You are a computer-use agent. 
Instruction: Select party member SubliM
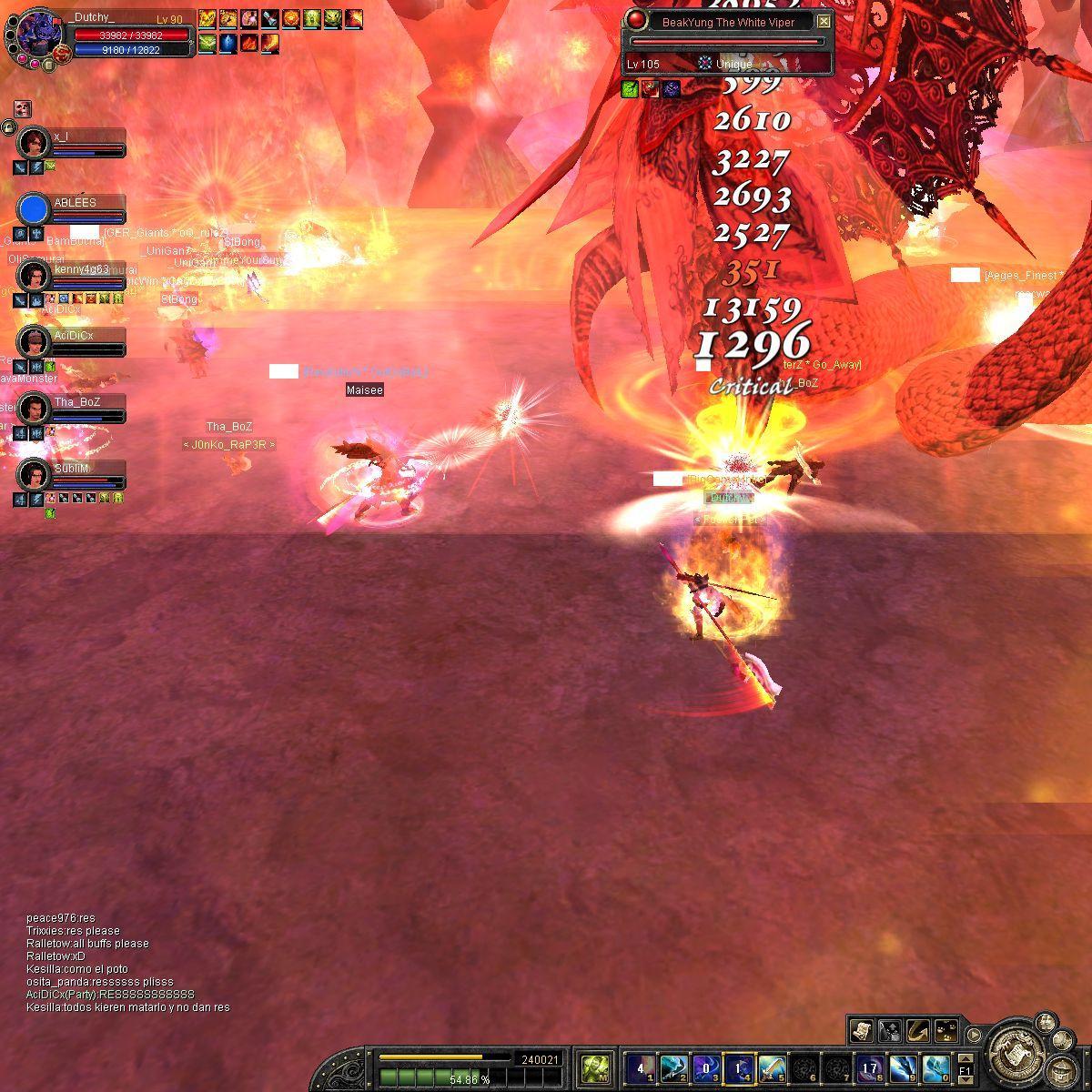pos(35,474)
